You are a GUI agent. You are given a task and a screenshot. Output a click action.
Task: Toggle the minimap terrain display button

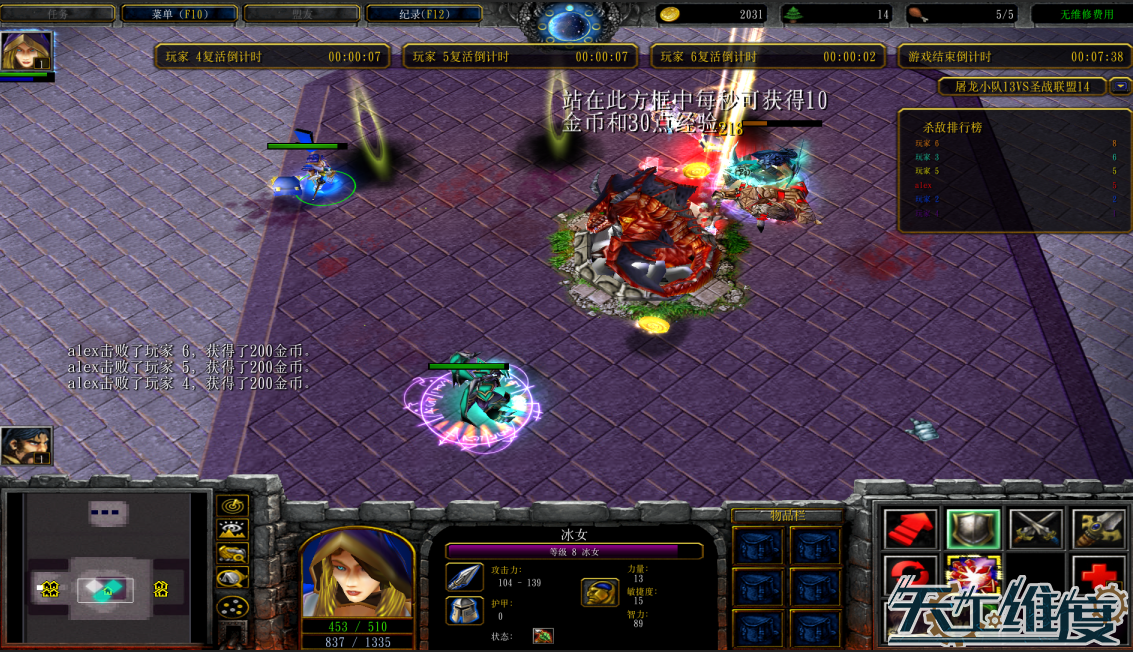click(233, 530)
